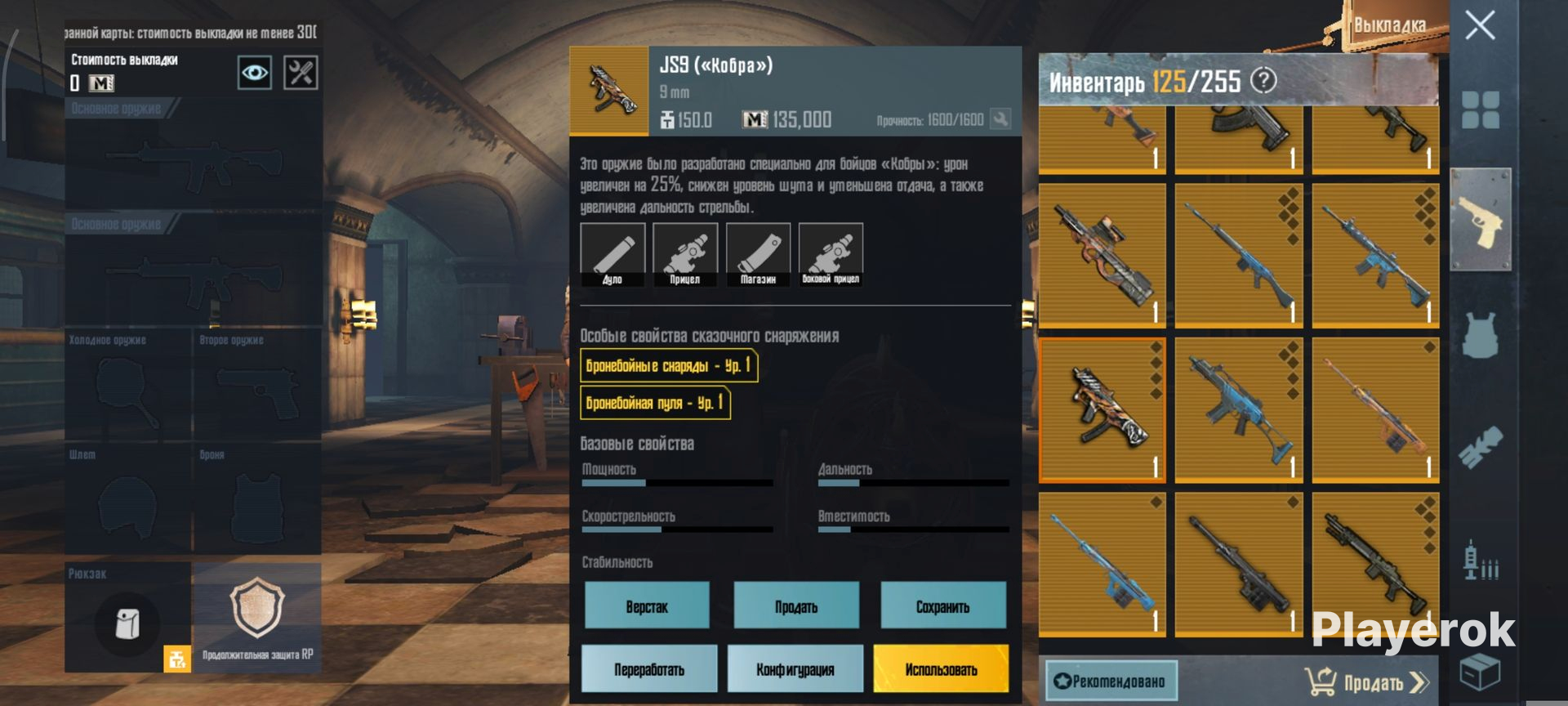Select the Дуло muzzle attachment slot

(x=612, y=254)
